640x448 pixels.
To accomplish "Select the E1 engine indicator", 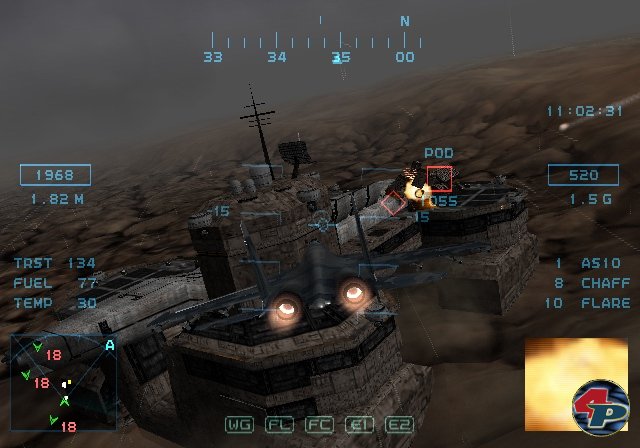I will point(358,425).
